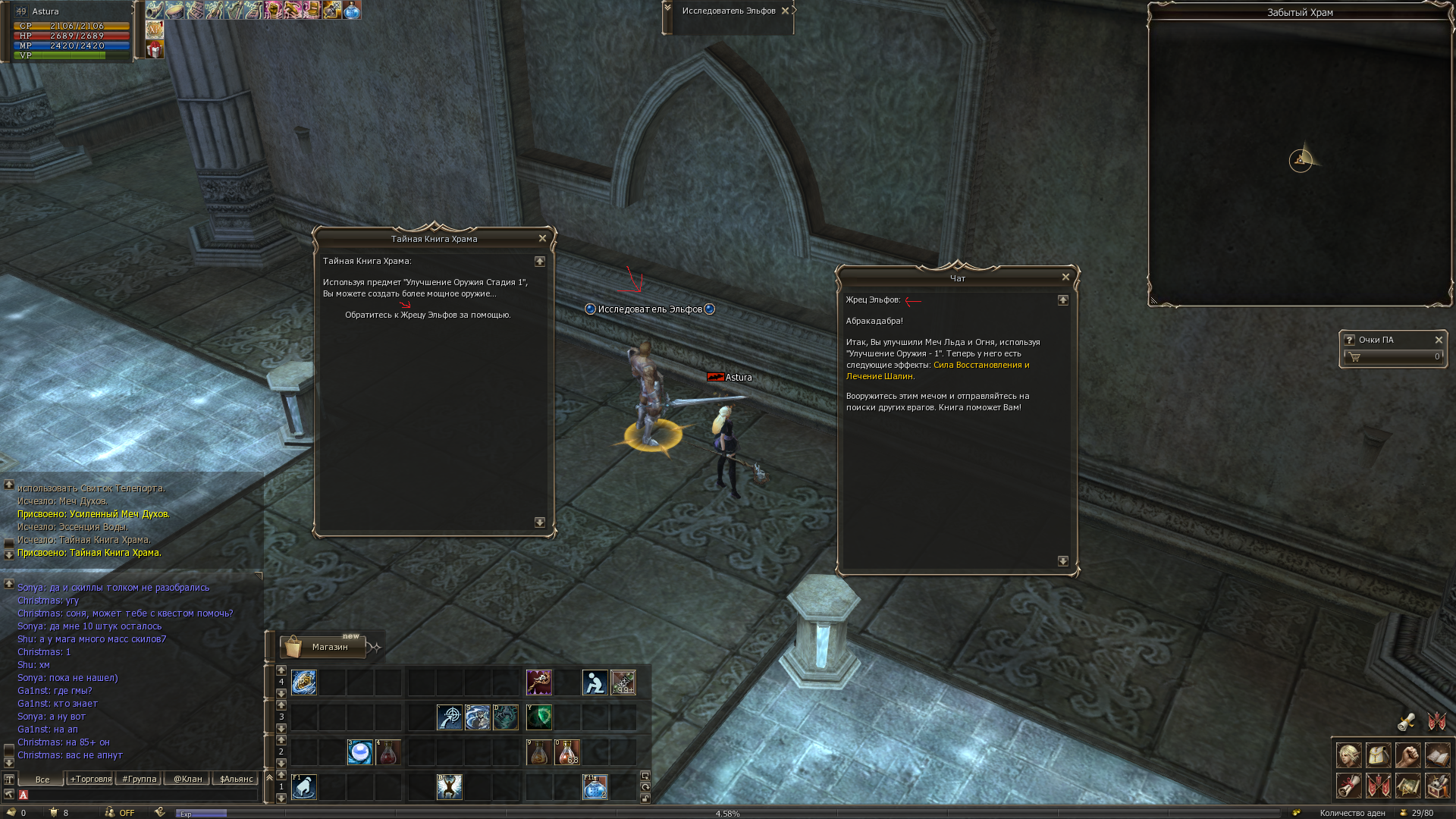Use the red potion in hotbar slot 4
1456x819 pixels.
(388, 752)
